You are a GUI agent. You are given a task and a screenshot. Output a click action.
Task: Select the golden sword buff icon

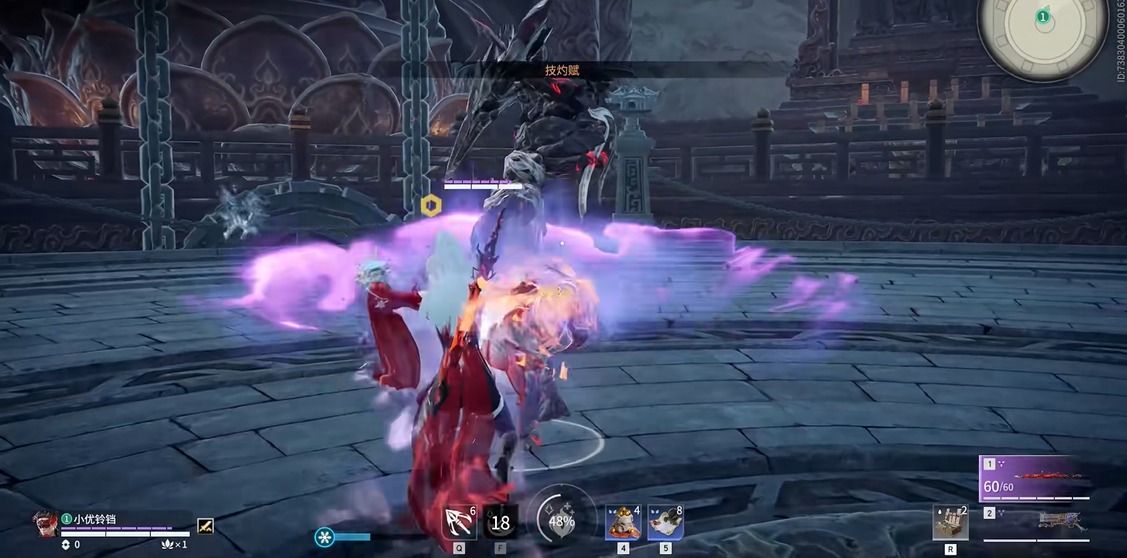click(x=205, y=524)
